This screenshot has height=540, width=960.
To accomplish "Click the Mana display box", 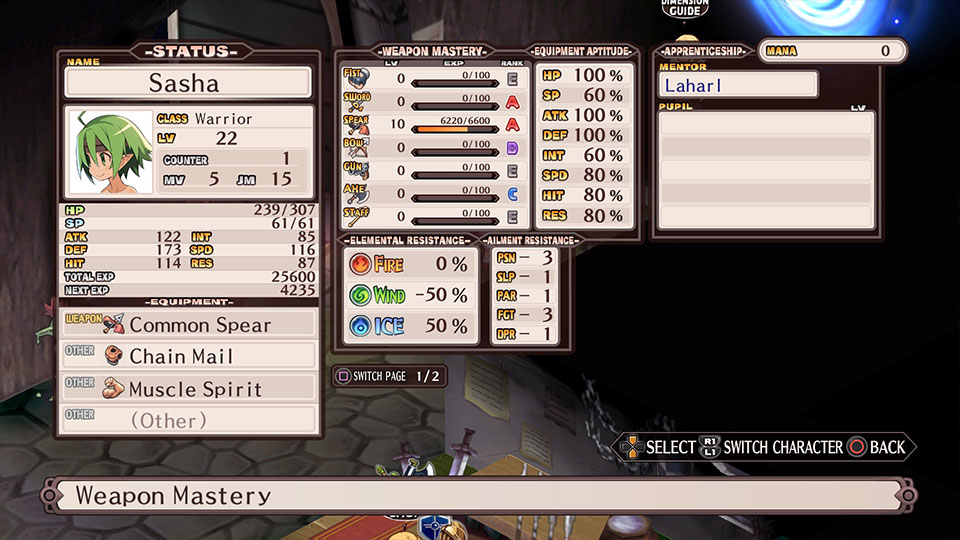I will [832, 51].
